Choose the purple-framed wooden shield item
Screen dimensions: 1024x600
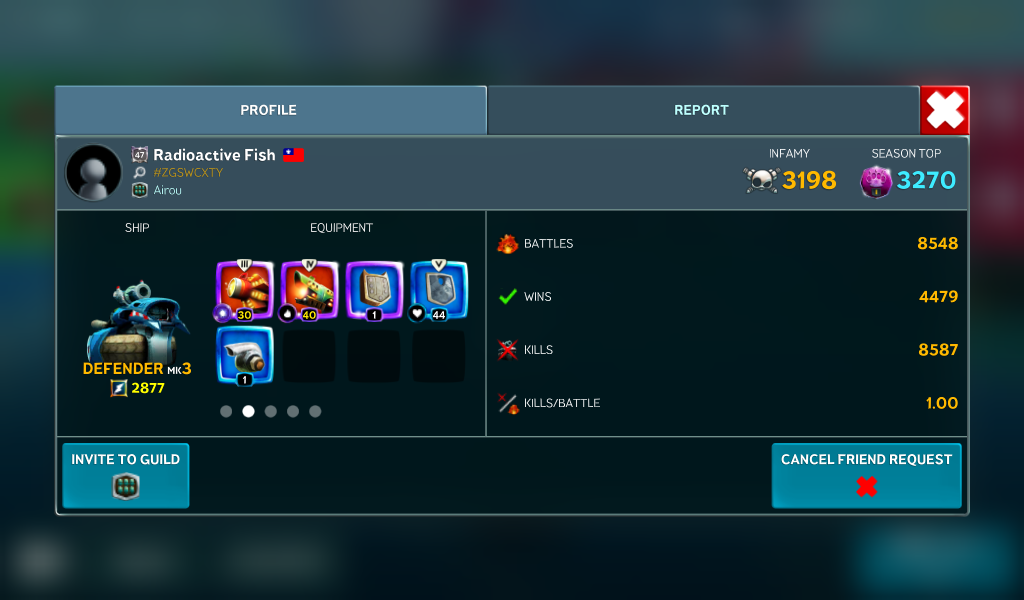[374, 291]
